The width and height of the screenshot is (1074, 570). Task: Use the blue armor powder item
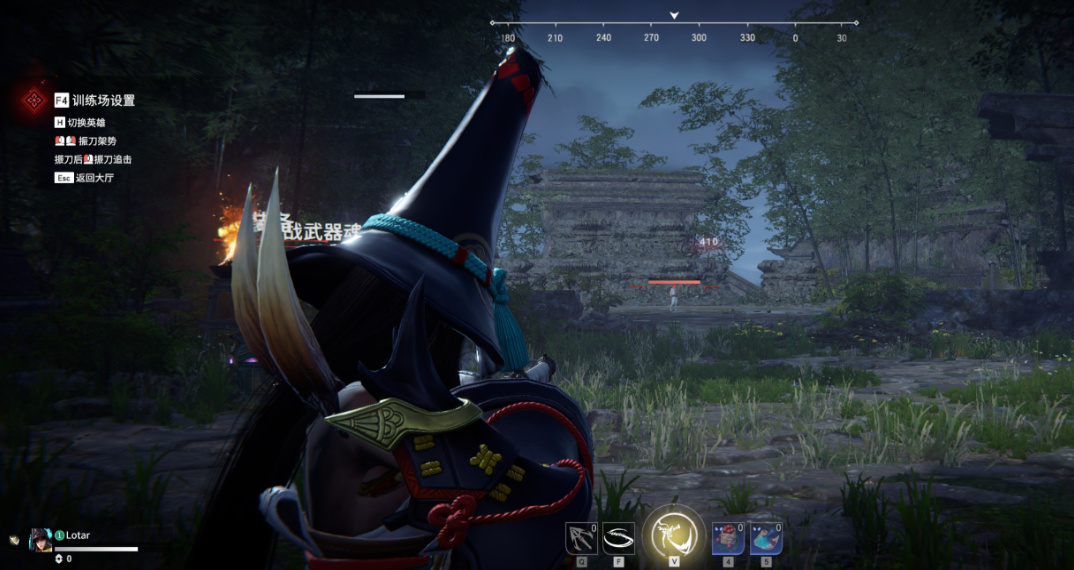(x=766, y=538)
